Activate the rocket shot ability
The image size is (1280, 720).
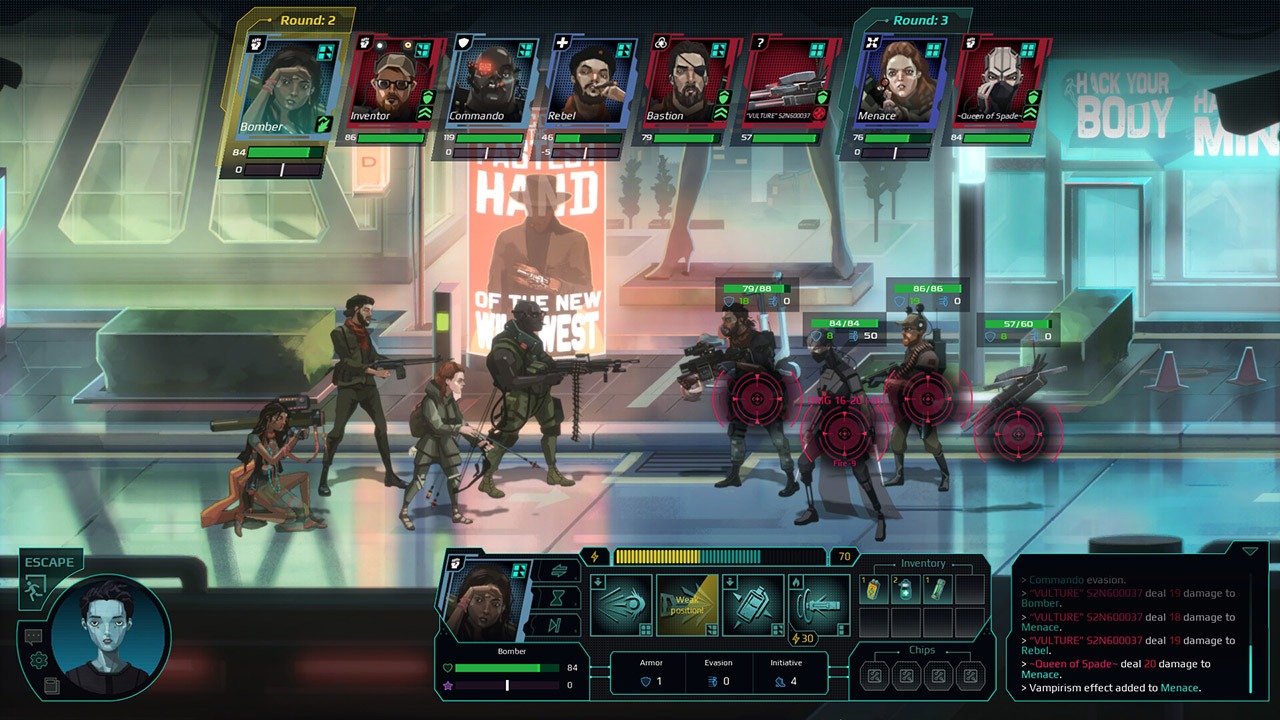tap(621, 604)
